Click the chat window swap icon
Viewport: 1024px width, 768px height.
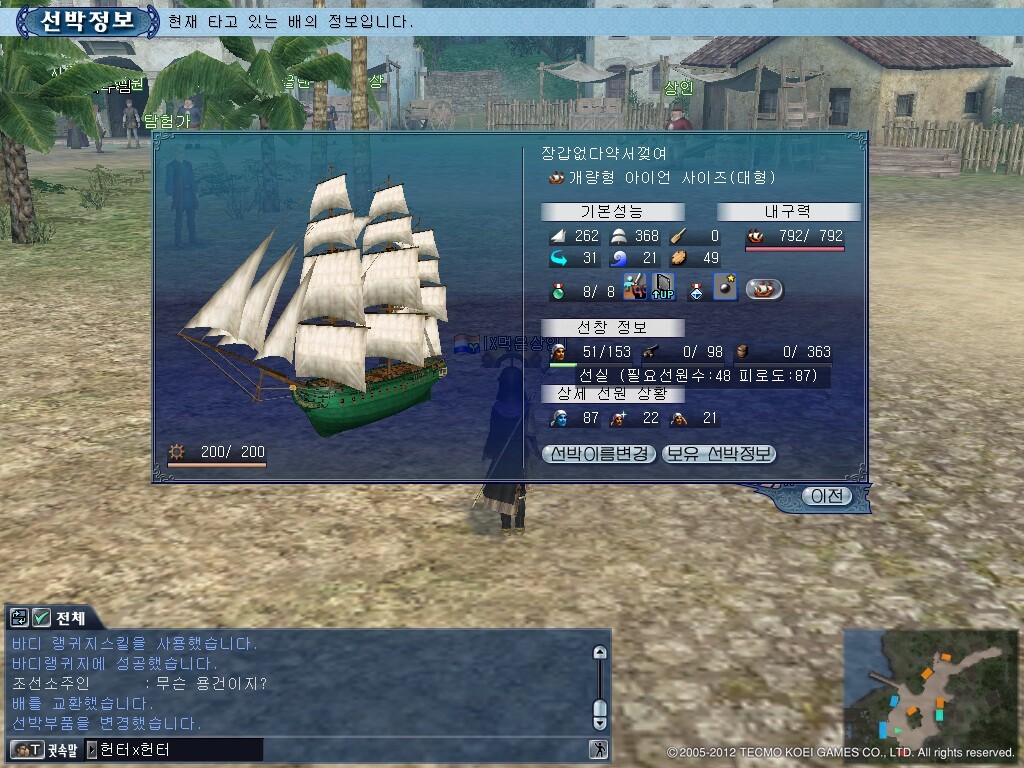pyautogui.click(x=20, y=618)
